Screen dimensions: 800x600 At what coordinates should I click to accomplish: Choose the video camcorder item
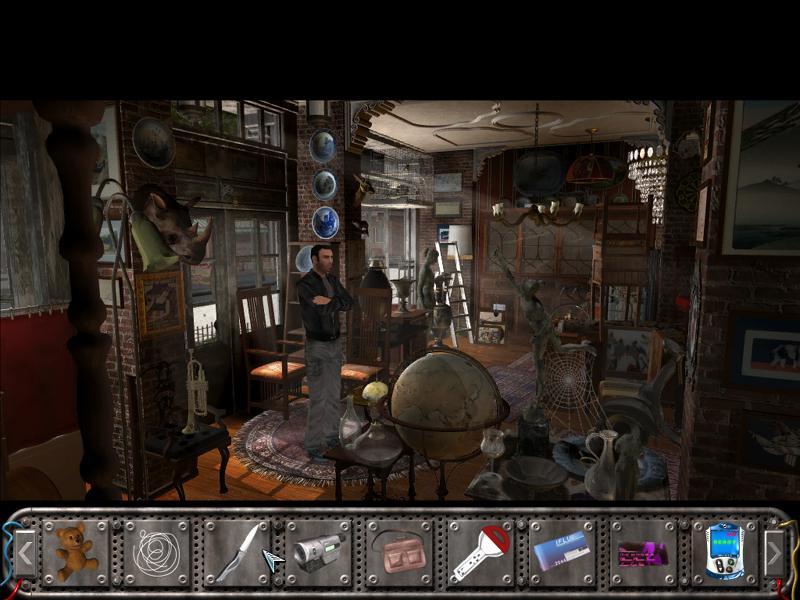pos(319,551)
